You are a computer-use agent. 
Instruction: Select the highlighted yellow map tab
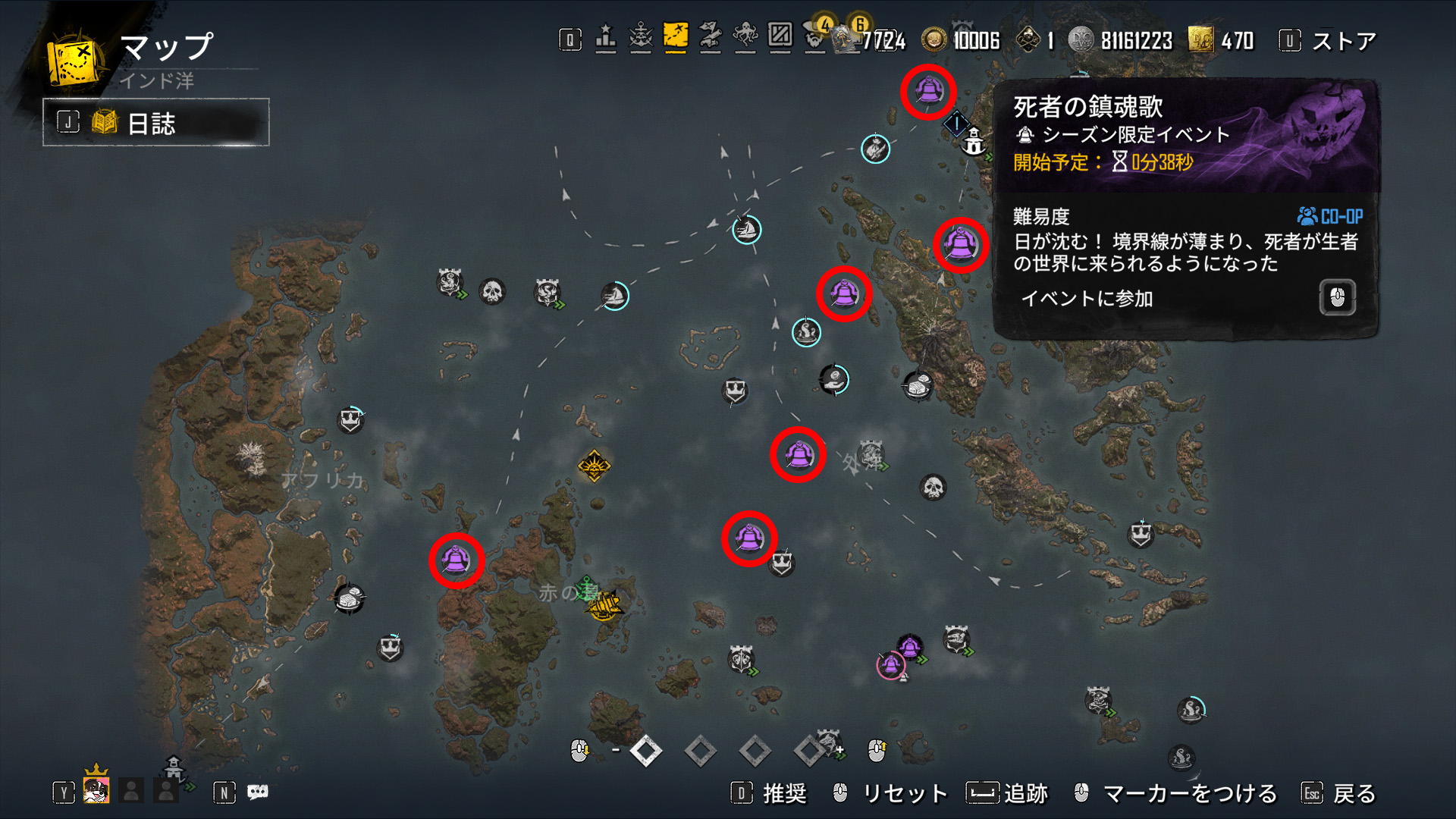click(x=675, y=36)
